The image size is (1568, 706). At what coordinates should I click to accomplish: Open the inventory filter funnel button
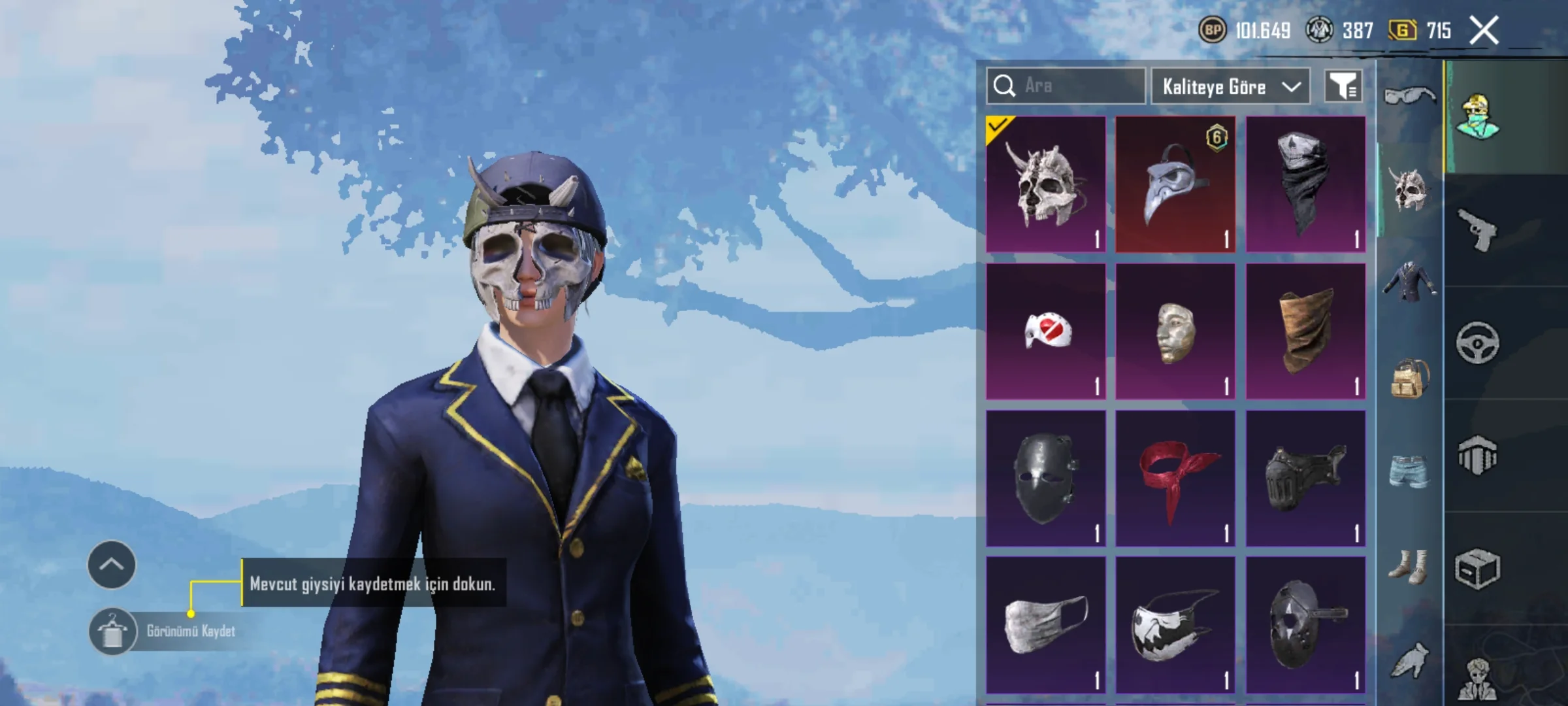tap(1343, 86)
